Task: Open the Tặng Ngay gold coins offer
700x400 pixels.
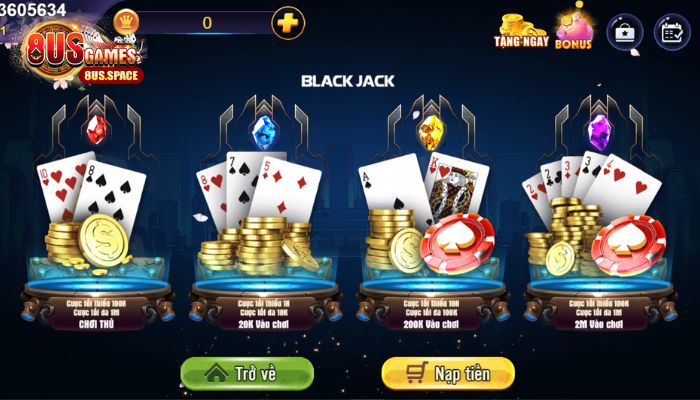Action: [520, 30]
